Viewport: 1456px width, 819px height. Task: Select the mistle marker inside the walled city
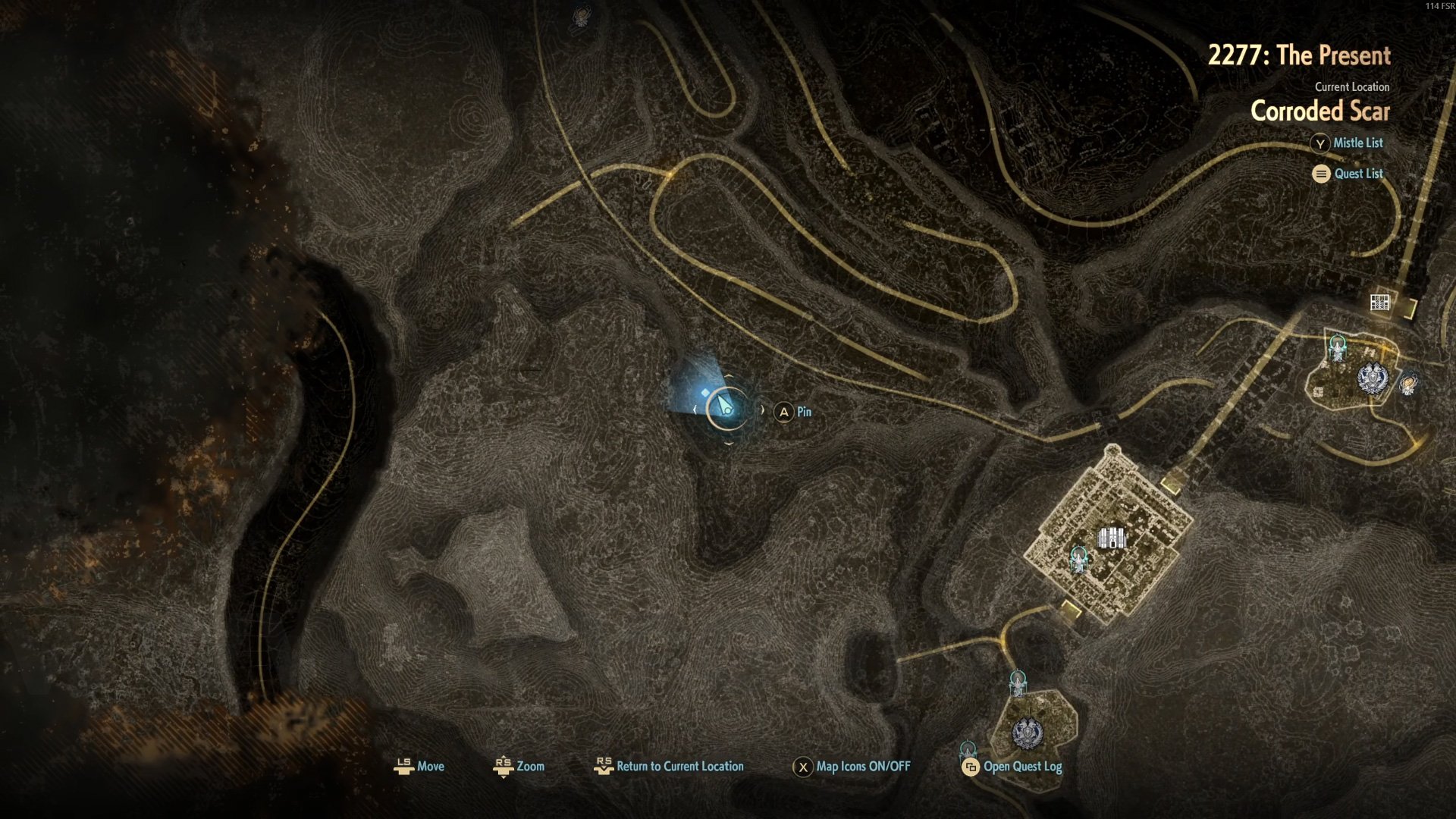click(x=1078, y=560)
